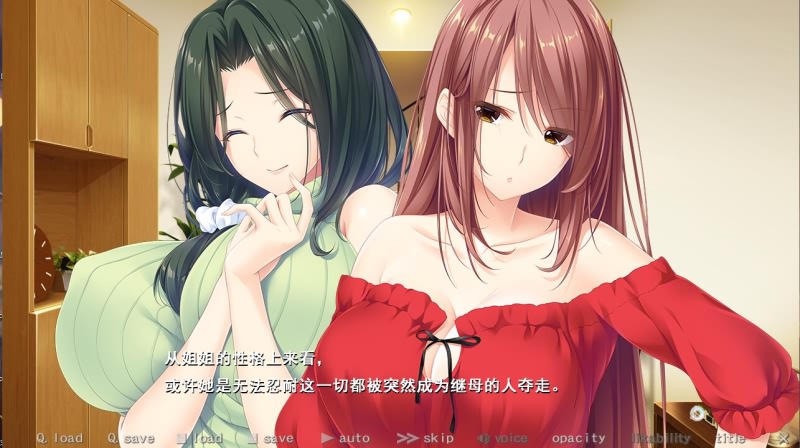Adjust the text box opacity setting
Screen dimensions: 800x448
pos(578,438)
